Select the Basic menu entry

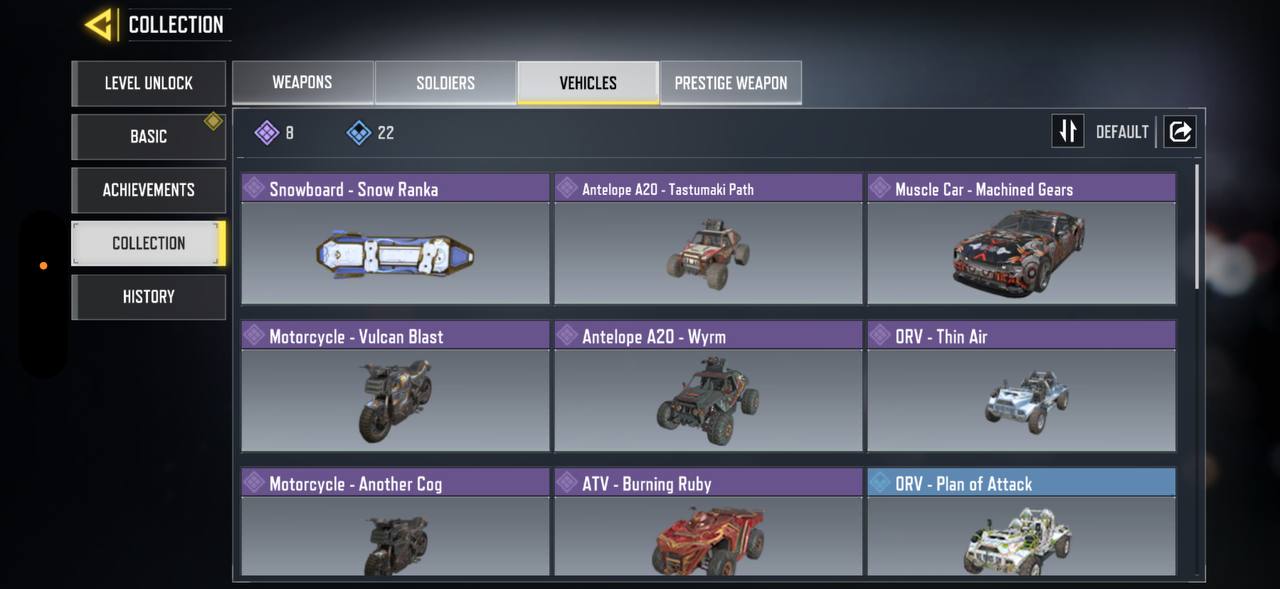pos(148,136)
